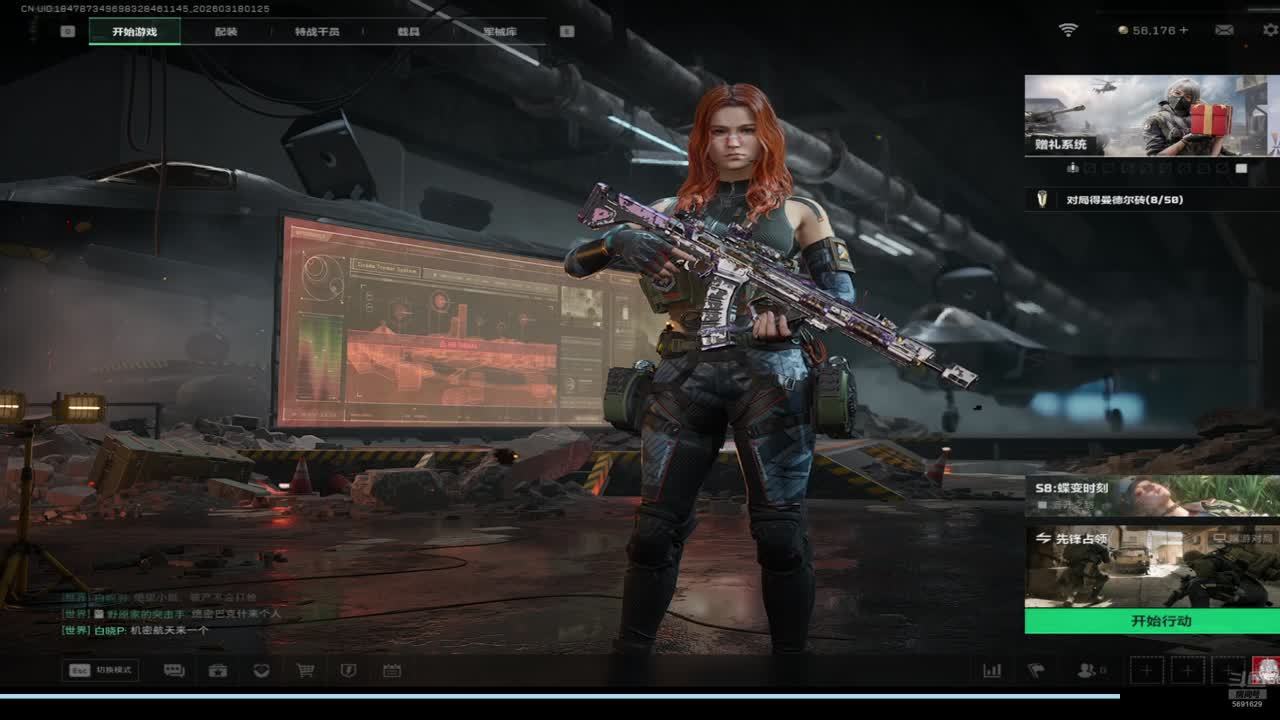Open settings with the gear icon
The image size is (1280, 720).
[x=1270, y=30]
